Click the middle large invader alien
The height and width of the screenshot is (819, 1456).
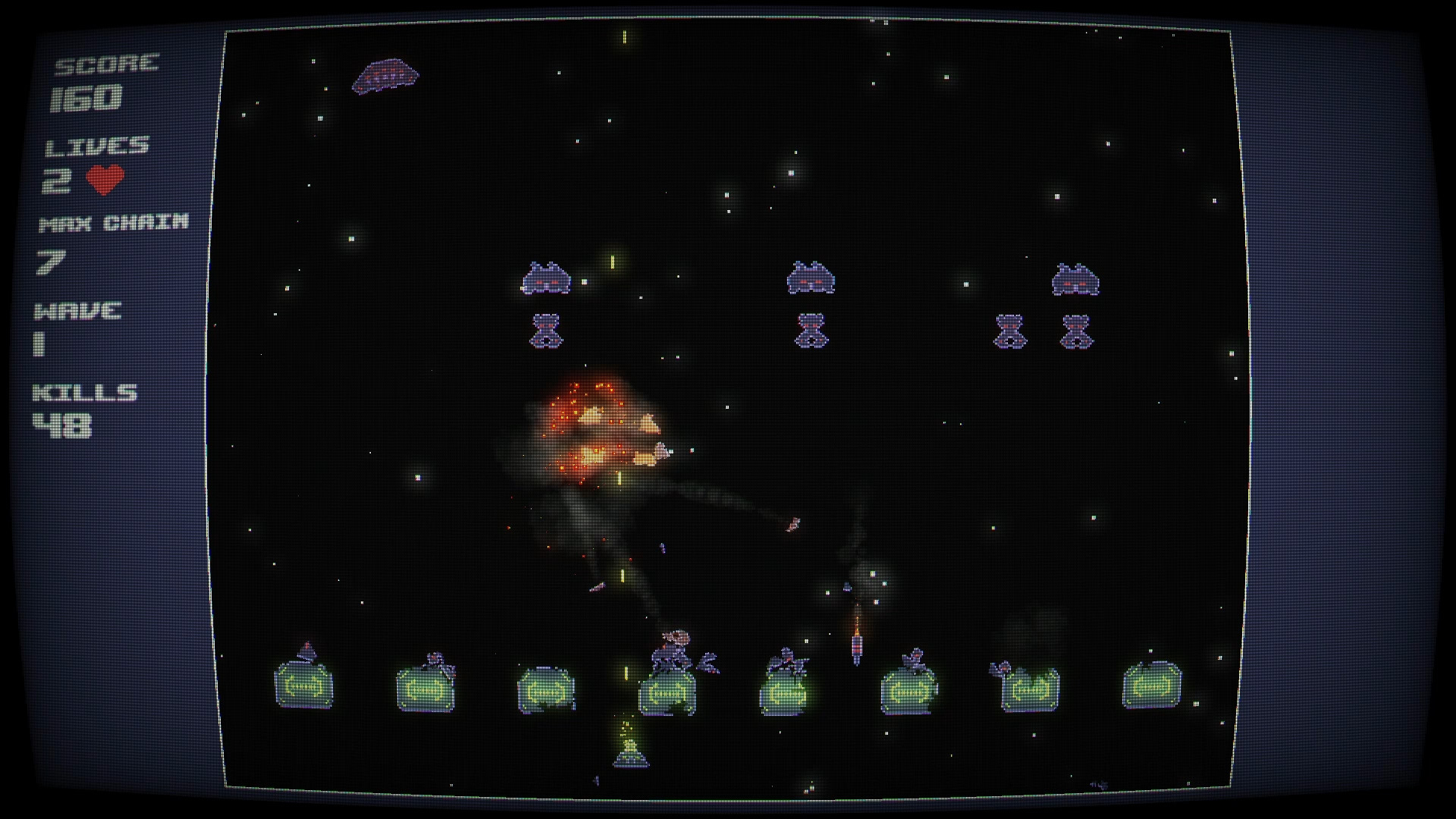click(x=811, y=279)
